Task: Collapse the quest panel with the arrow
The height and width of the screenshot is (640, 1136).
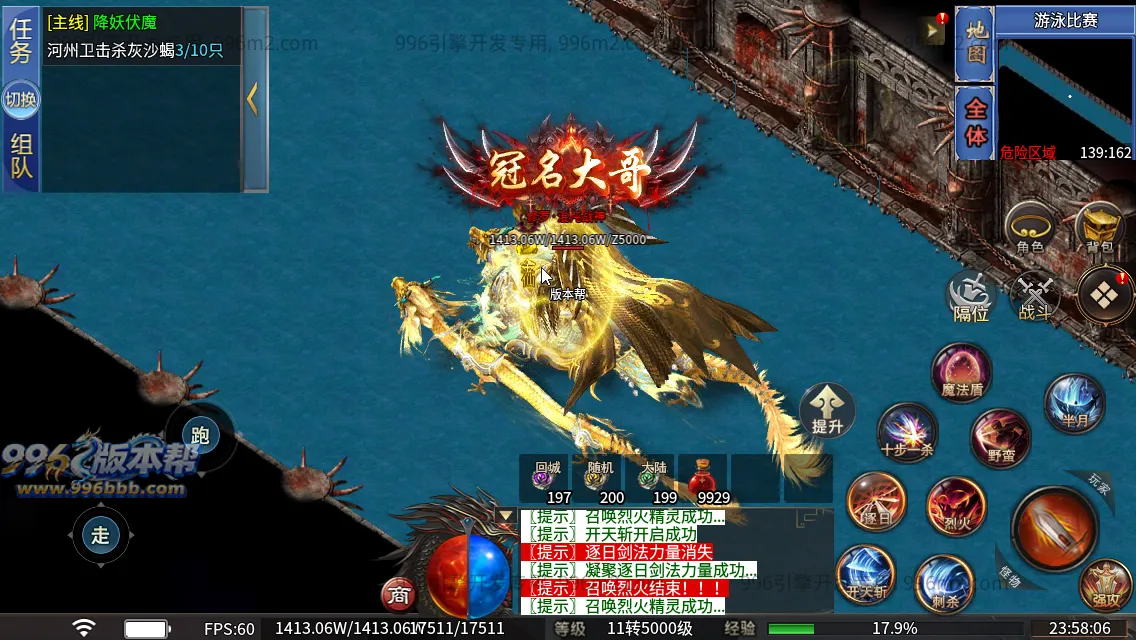Action: [254, 98]
